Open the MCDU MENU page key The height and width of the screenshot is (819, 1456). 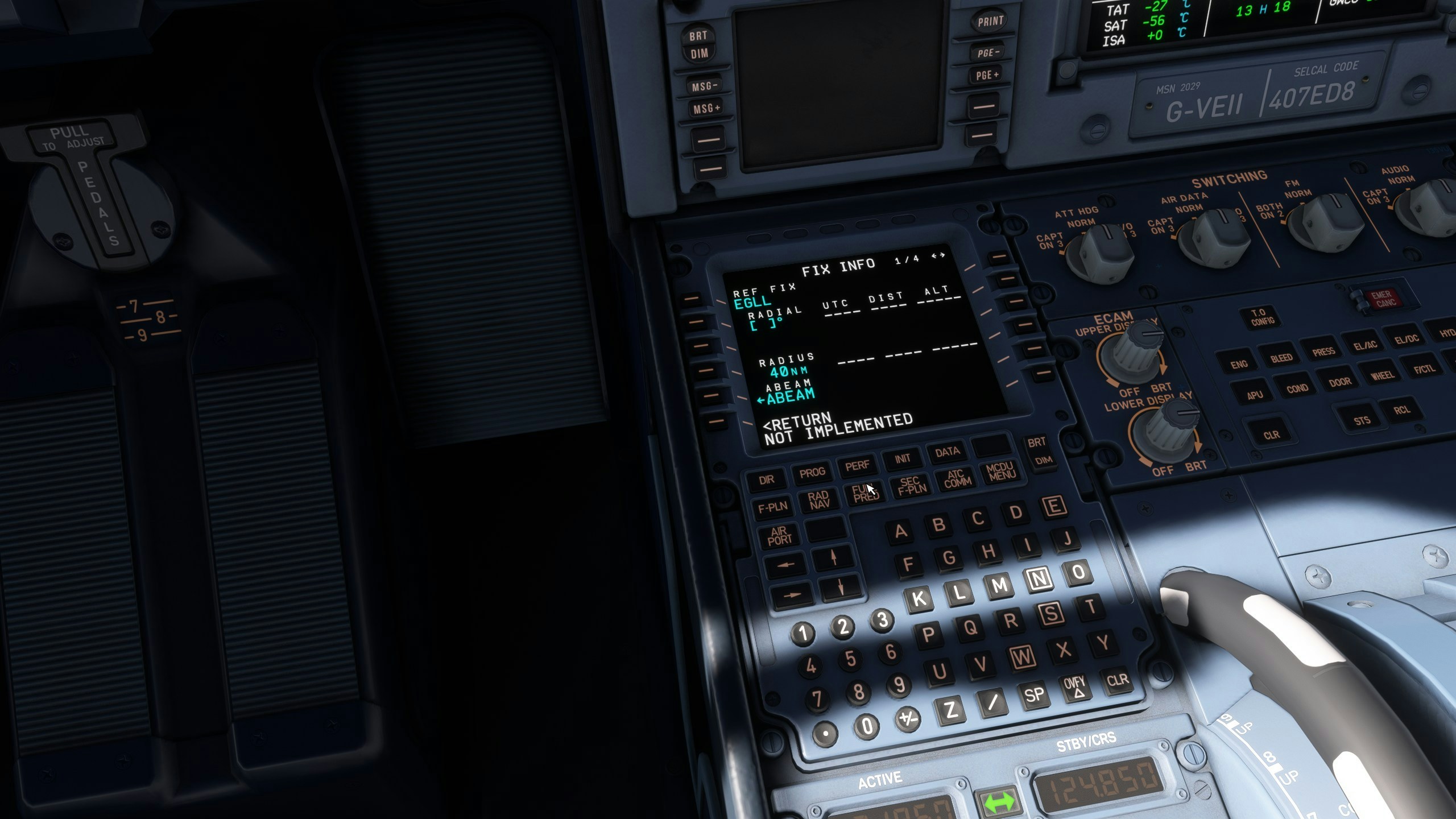(1001, 471)
